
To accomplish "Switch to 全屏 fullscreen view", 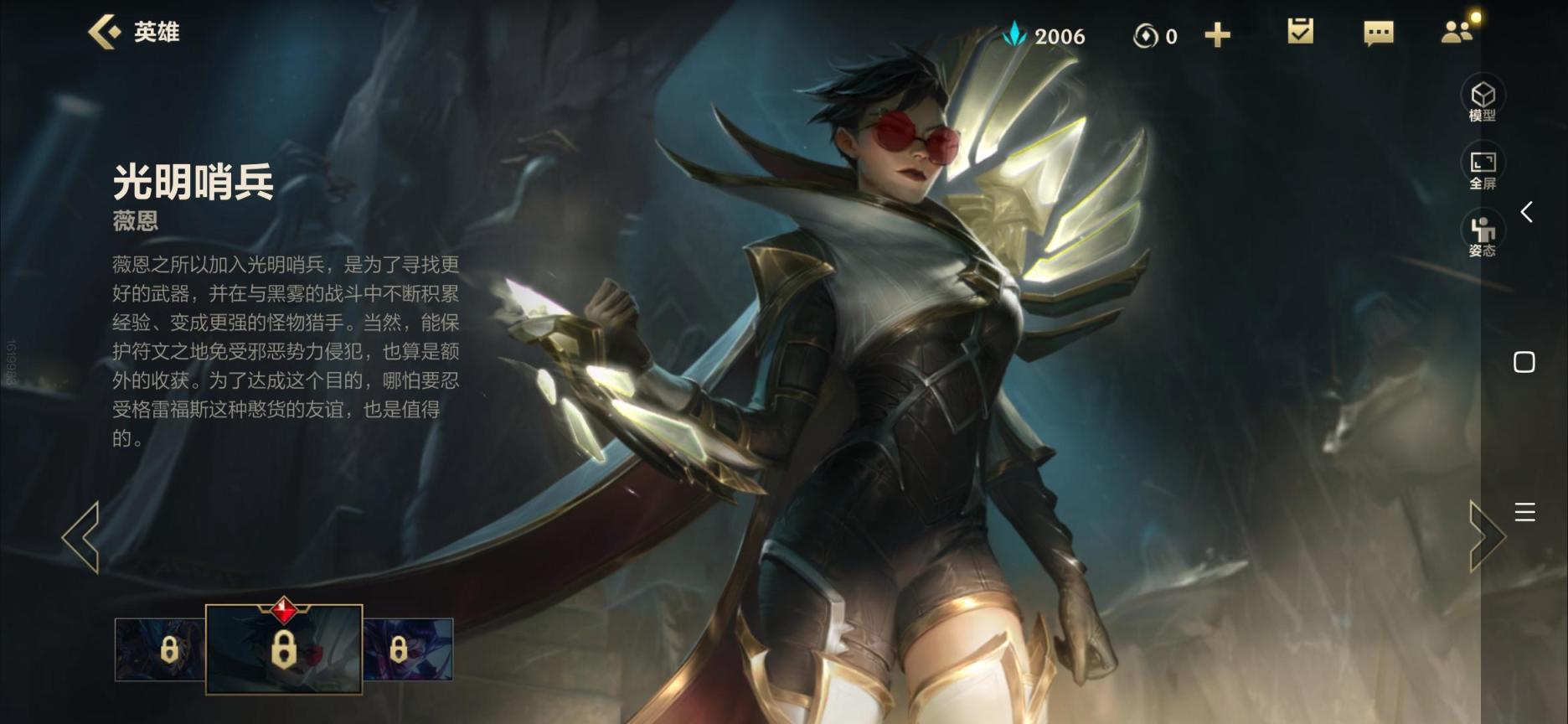I will tap(1482, 168).
